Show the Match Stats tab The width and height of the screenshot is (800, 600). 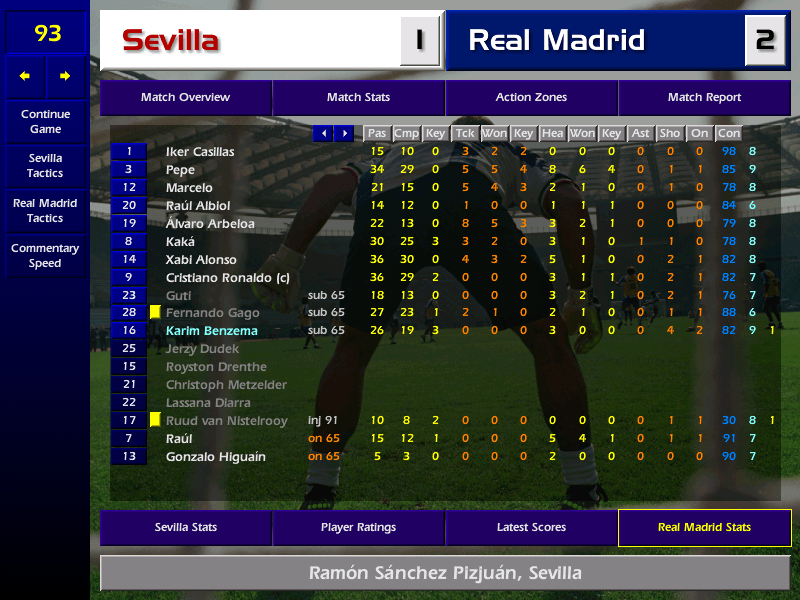(x=358, y=97)
